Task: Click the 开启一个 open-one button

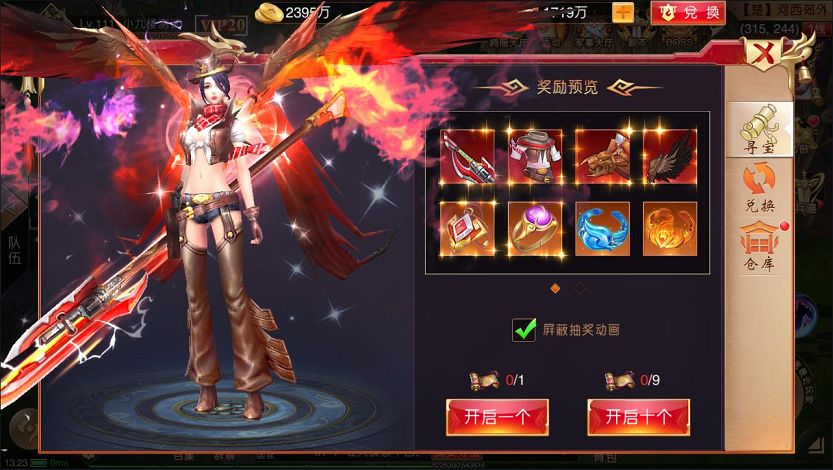Action: (x=497, y=416)
